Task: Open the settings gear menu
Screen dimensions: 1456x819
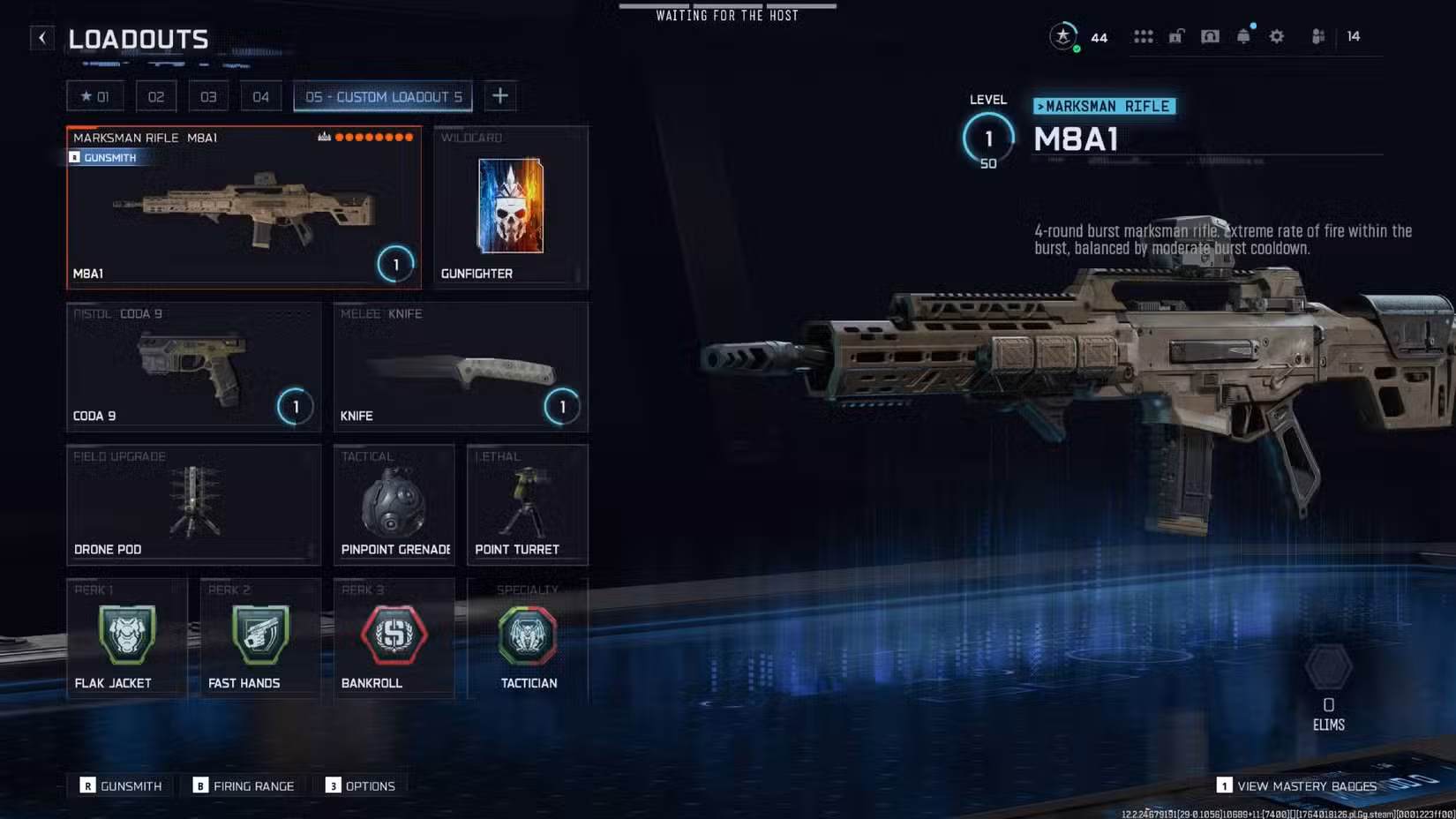Action: point(1276,36)
